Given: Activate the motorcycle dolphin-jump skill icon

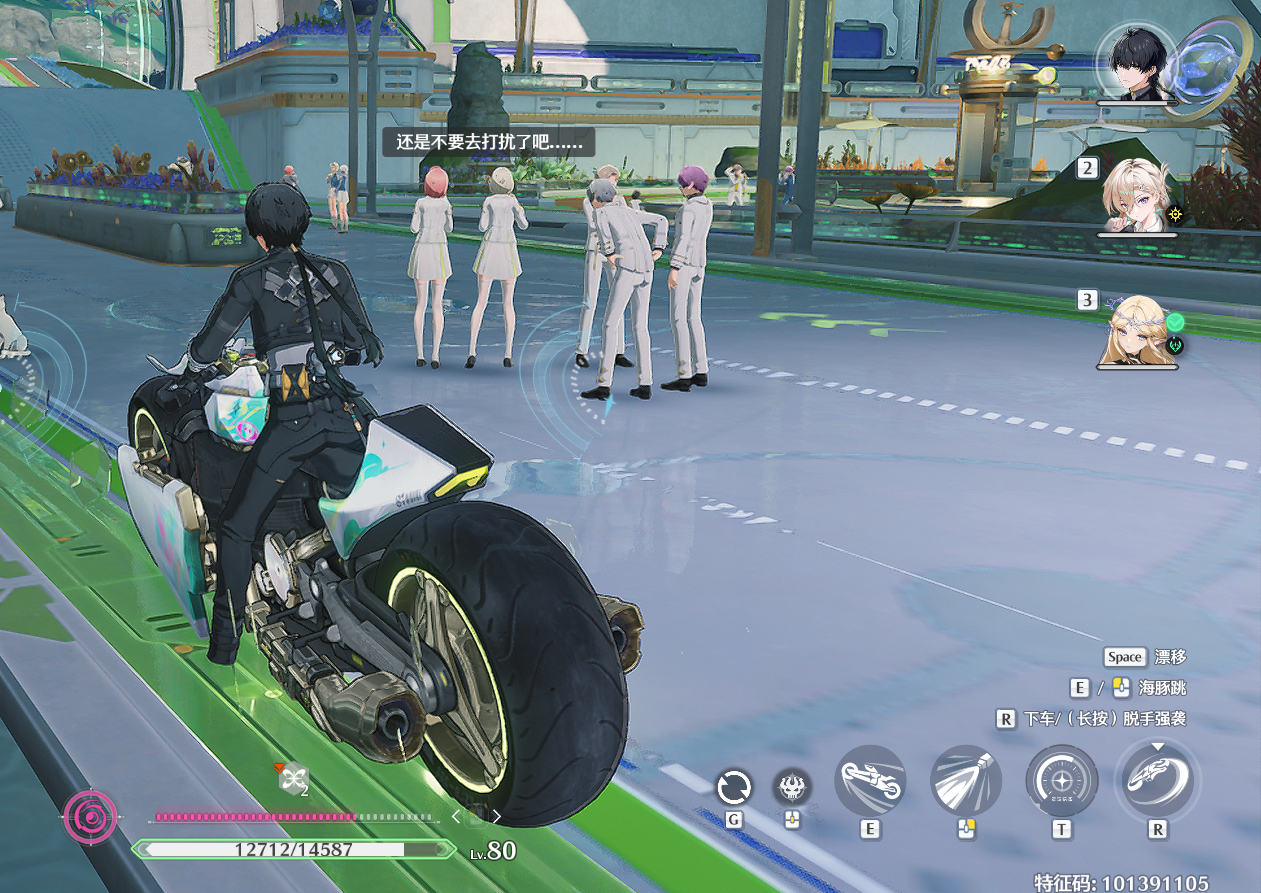Looking at the screenshot, I should tap(869, 780).
